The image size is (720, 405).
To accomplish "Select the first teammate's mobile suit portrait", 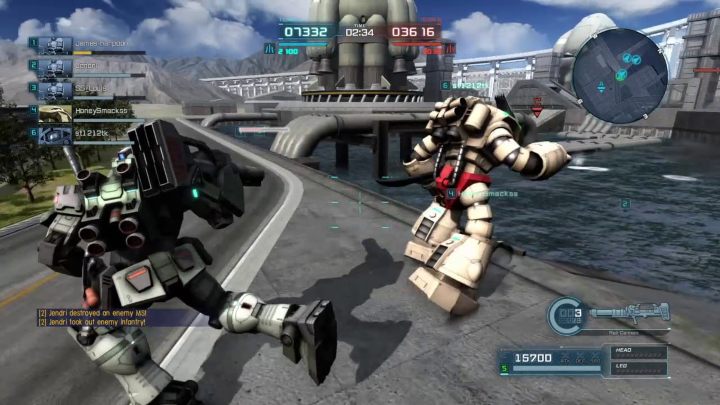I will (x=55, y=44).
